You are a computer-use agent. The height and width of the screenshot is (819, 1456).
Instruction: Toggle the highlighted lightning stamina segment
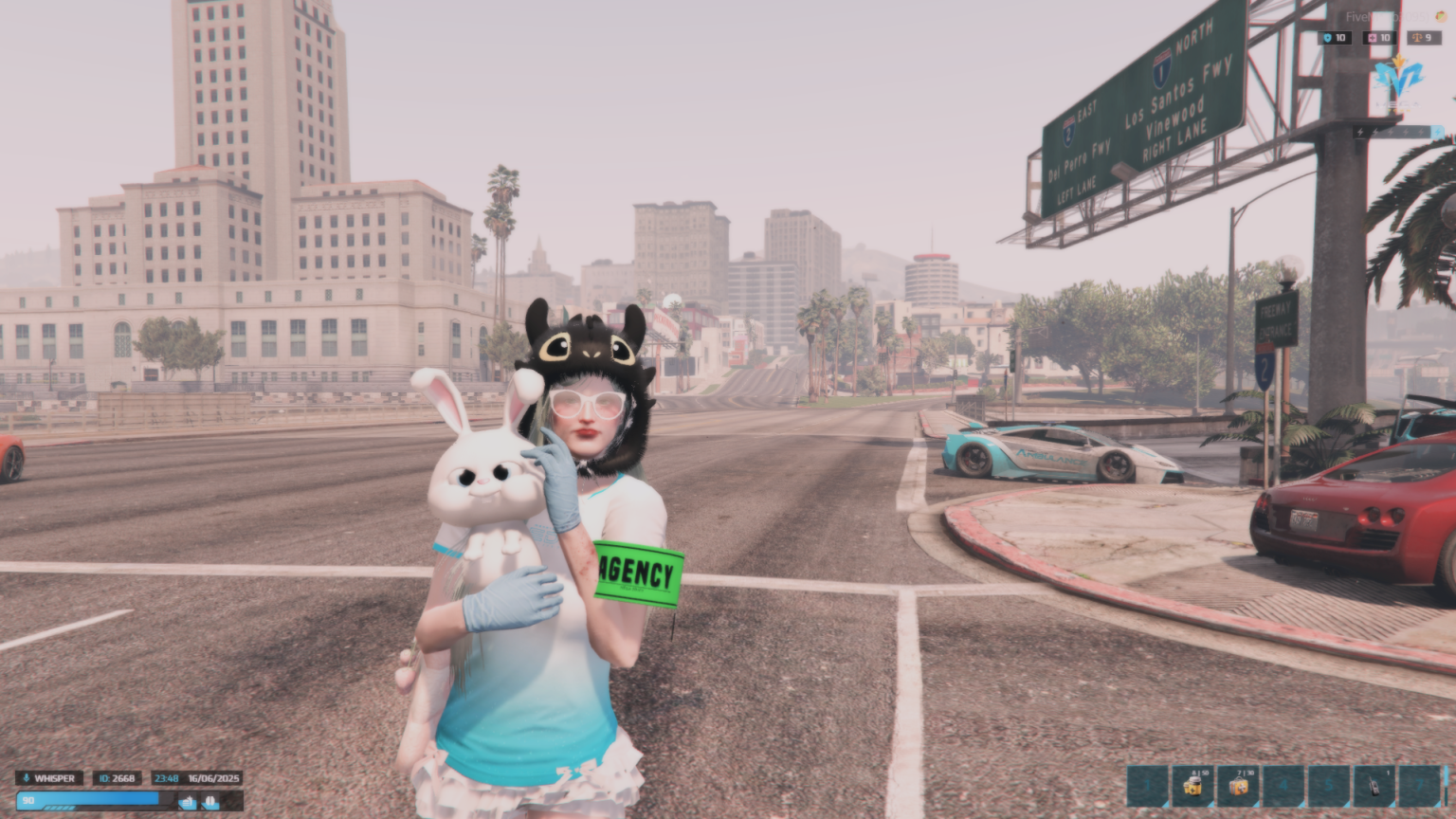[x=1438, y=132]
